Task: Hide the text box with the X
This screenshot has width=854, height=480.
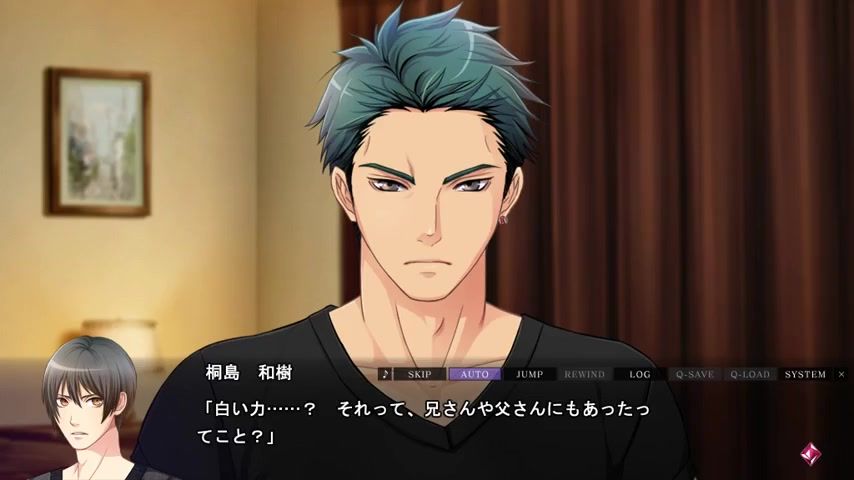Action: coord(841,374)
